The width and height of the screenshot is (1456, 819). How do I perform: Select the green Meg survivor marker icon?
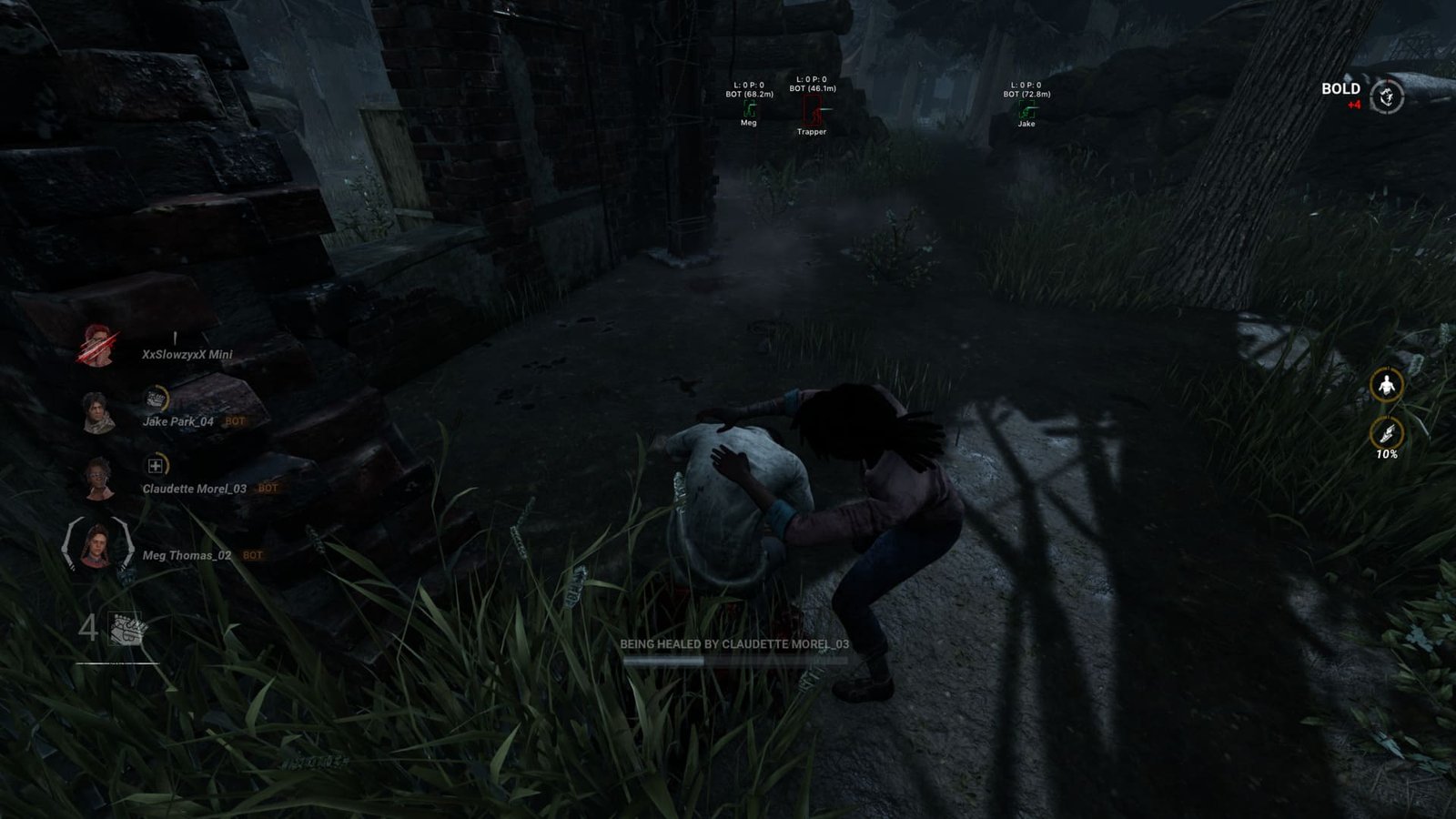tap(750, 108)
